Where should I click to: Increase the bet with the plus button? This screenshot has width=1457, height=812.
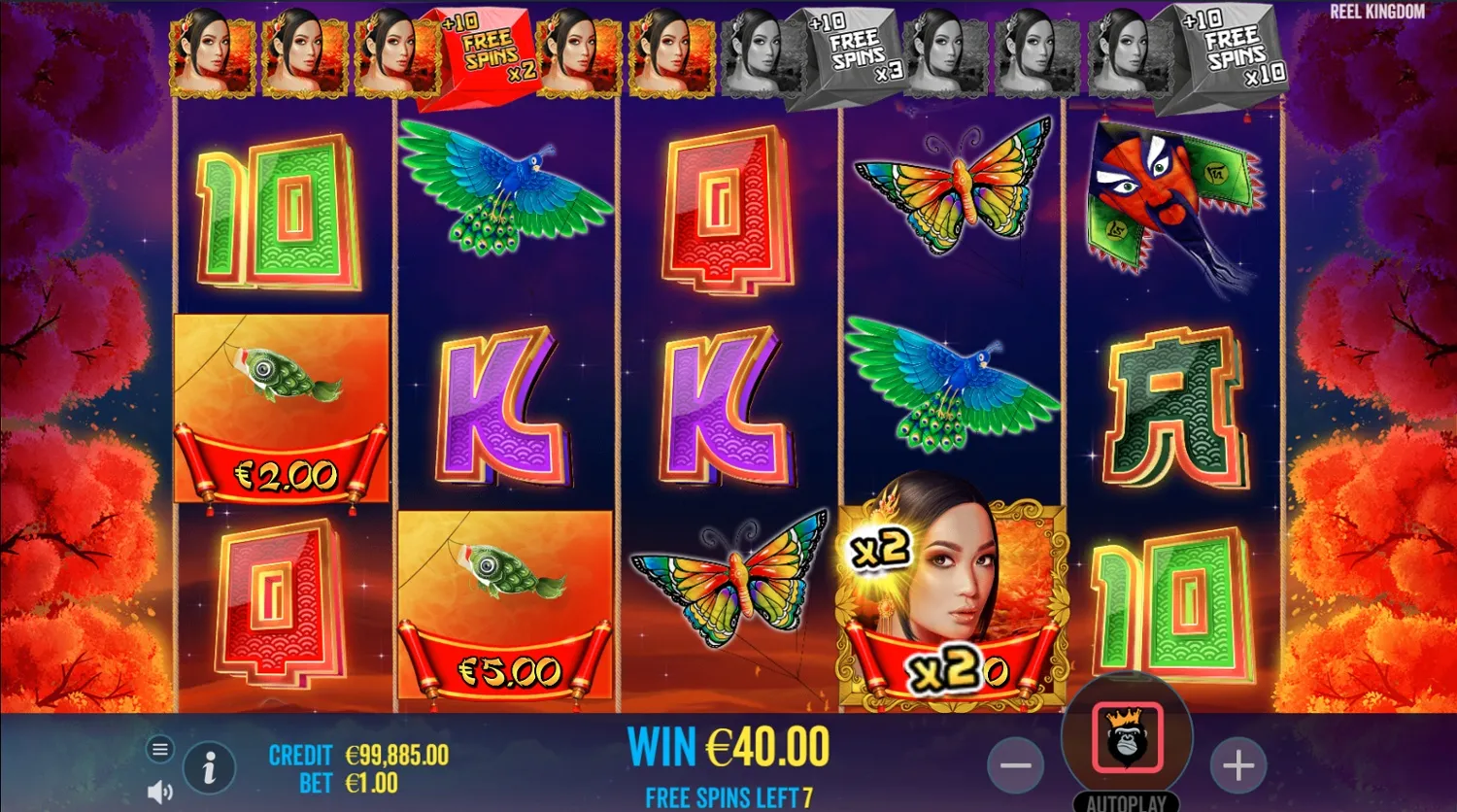[1237, 766]
